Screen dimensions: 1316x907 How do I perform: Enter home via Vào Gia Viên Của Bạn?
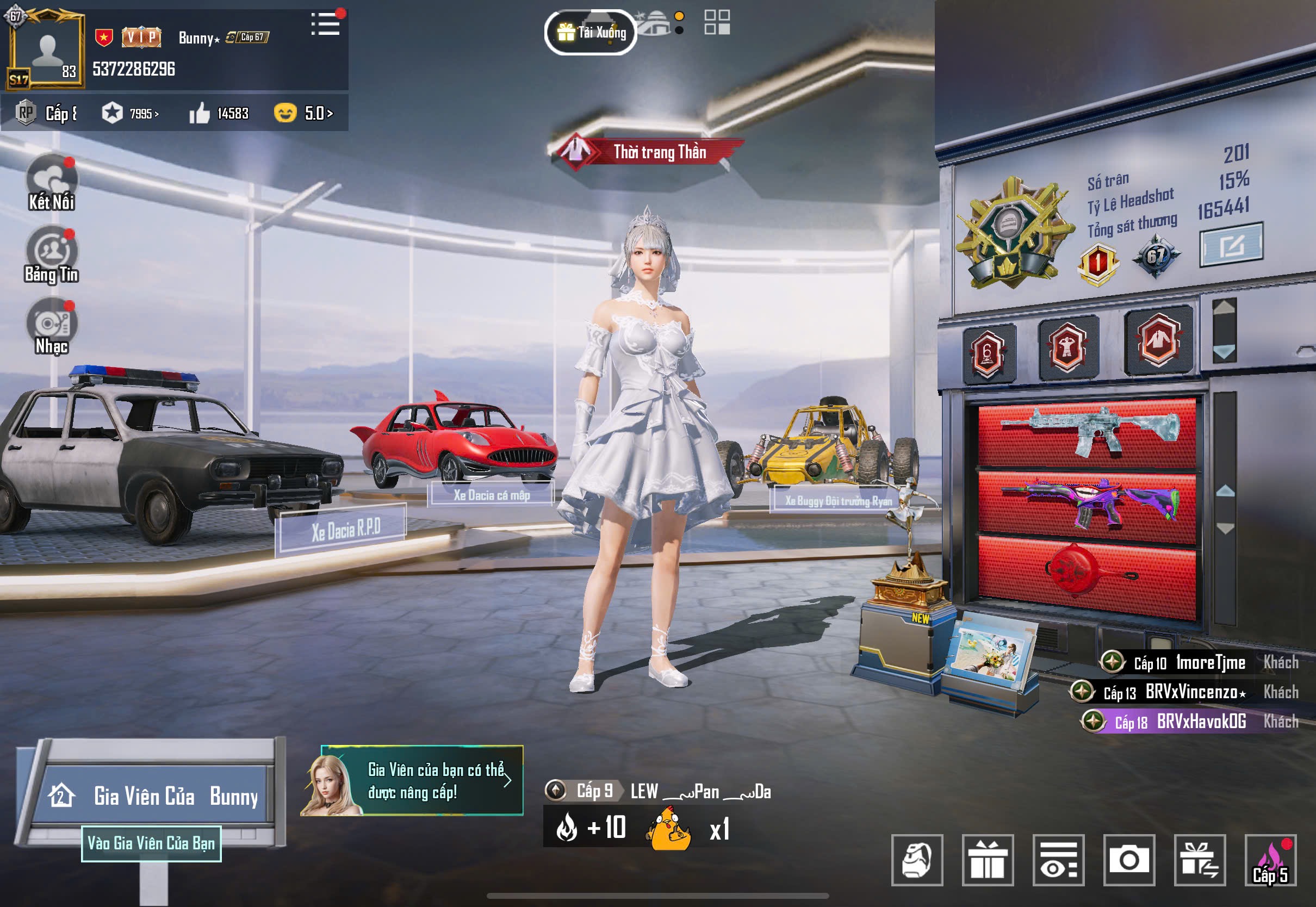[x=151, y=843]
